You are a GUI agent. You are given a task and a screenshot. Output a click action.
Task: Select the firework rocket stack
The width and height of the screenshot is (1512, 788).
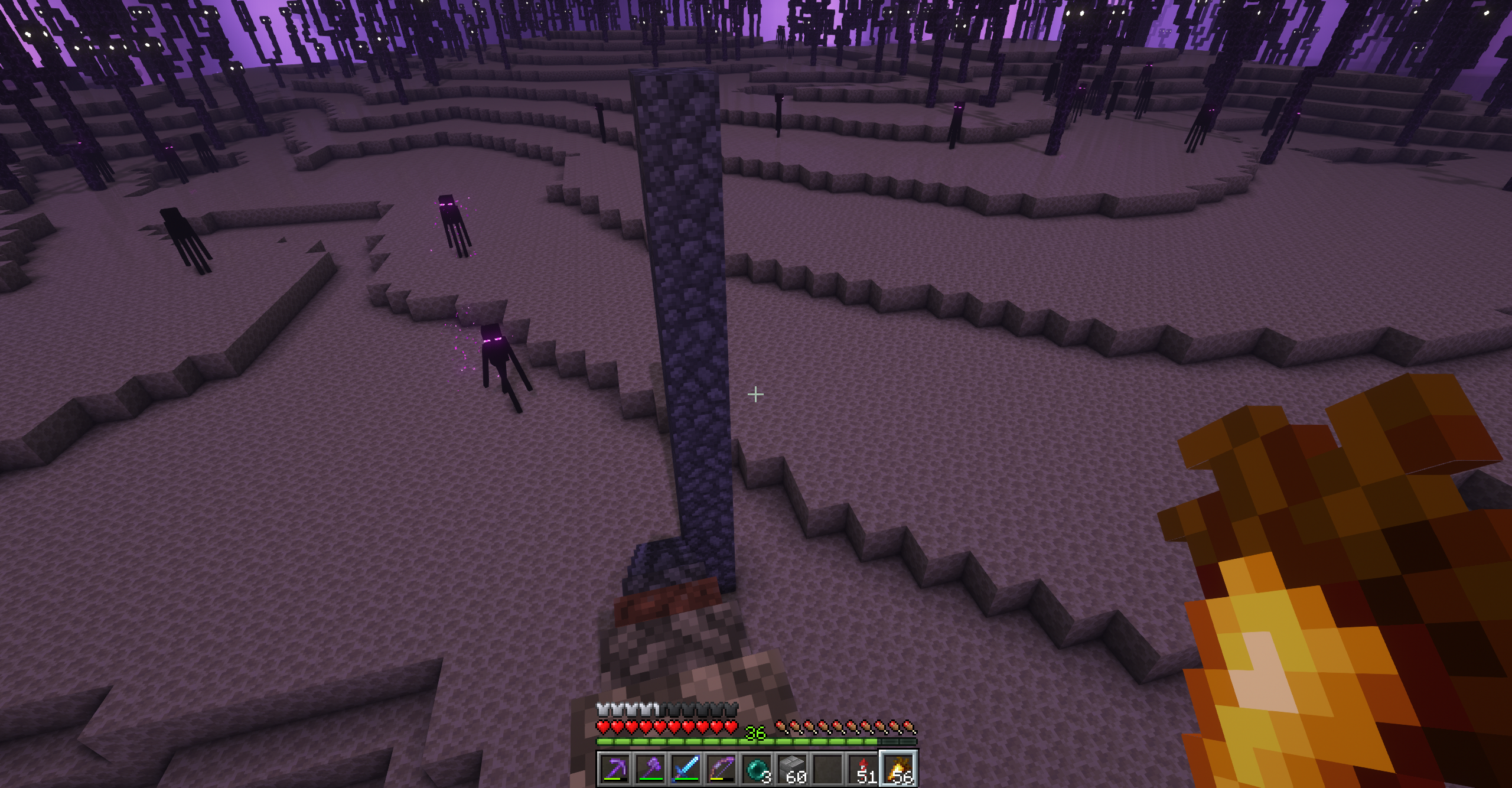pos(863,769)
